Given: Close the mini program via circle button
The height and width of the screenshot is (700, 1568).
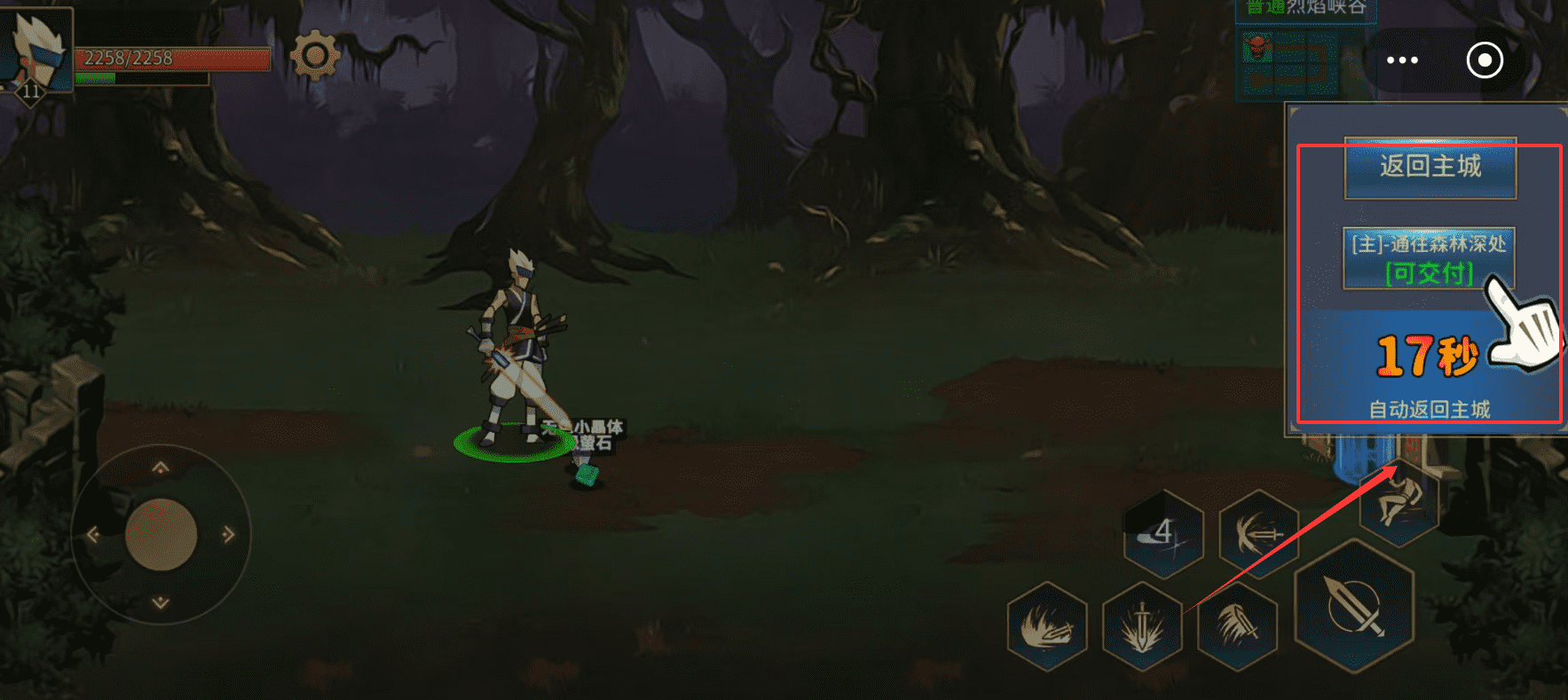Looking at the screenshot, I should click(1485, 60).
